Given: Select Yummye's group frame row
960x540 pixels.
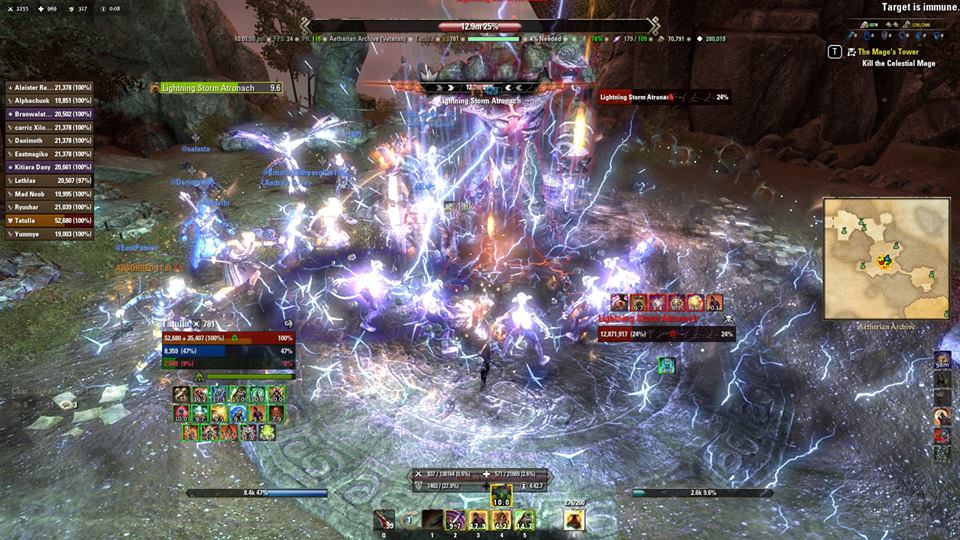Looking at the screenshot, I should pyautogui.click(x=50, y=233).
